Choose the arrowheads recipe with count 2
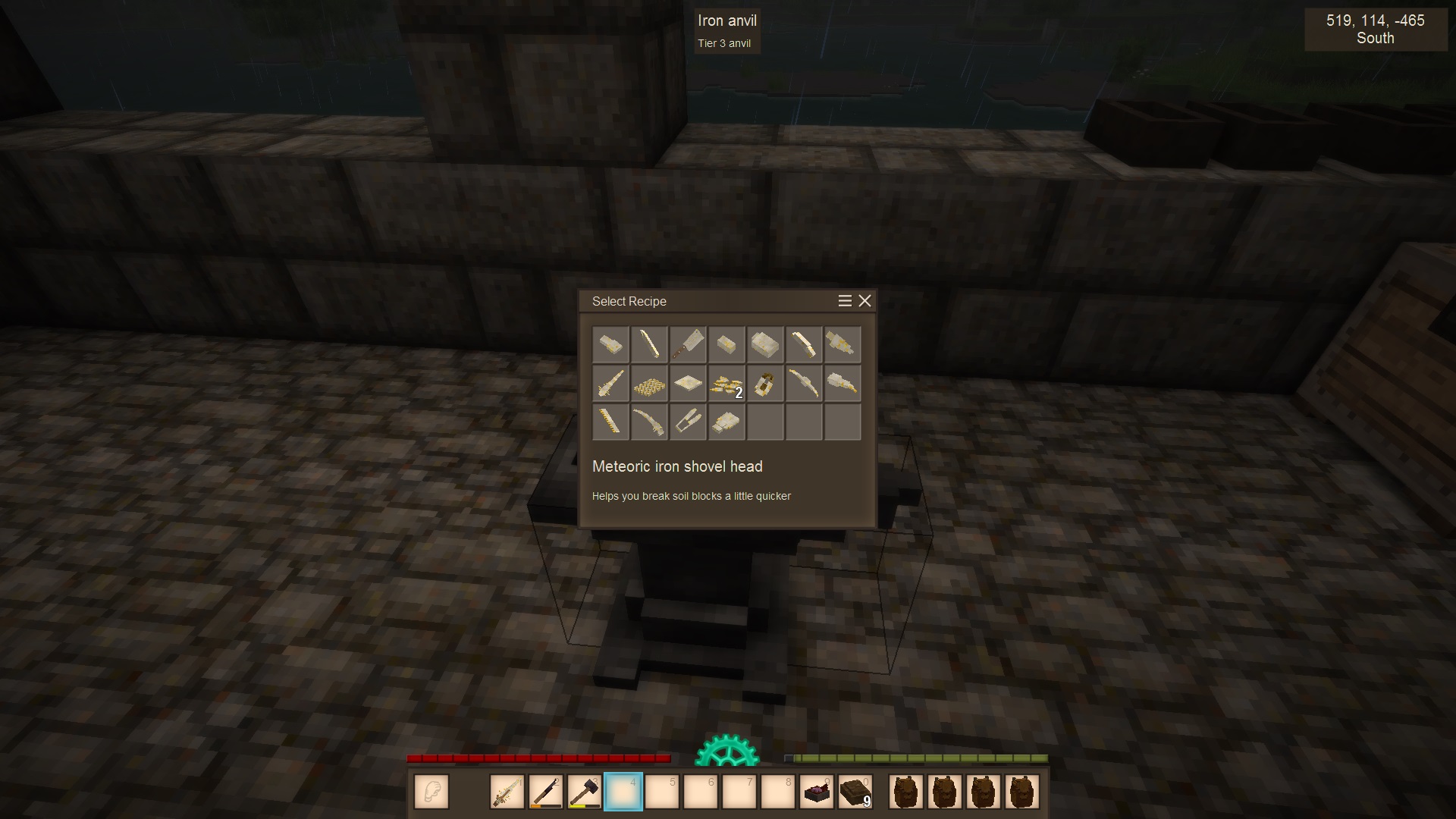1456x819 pixels. pos(726,384)
